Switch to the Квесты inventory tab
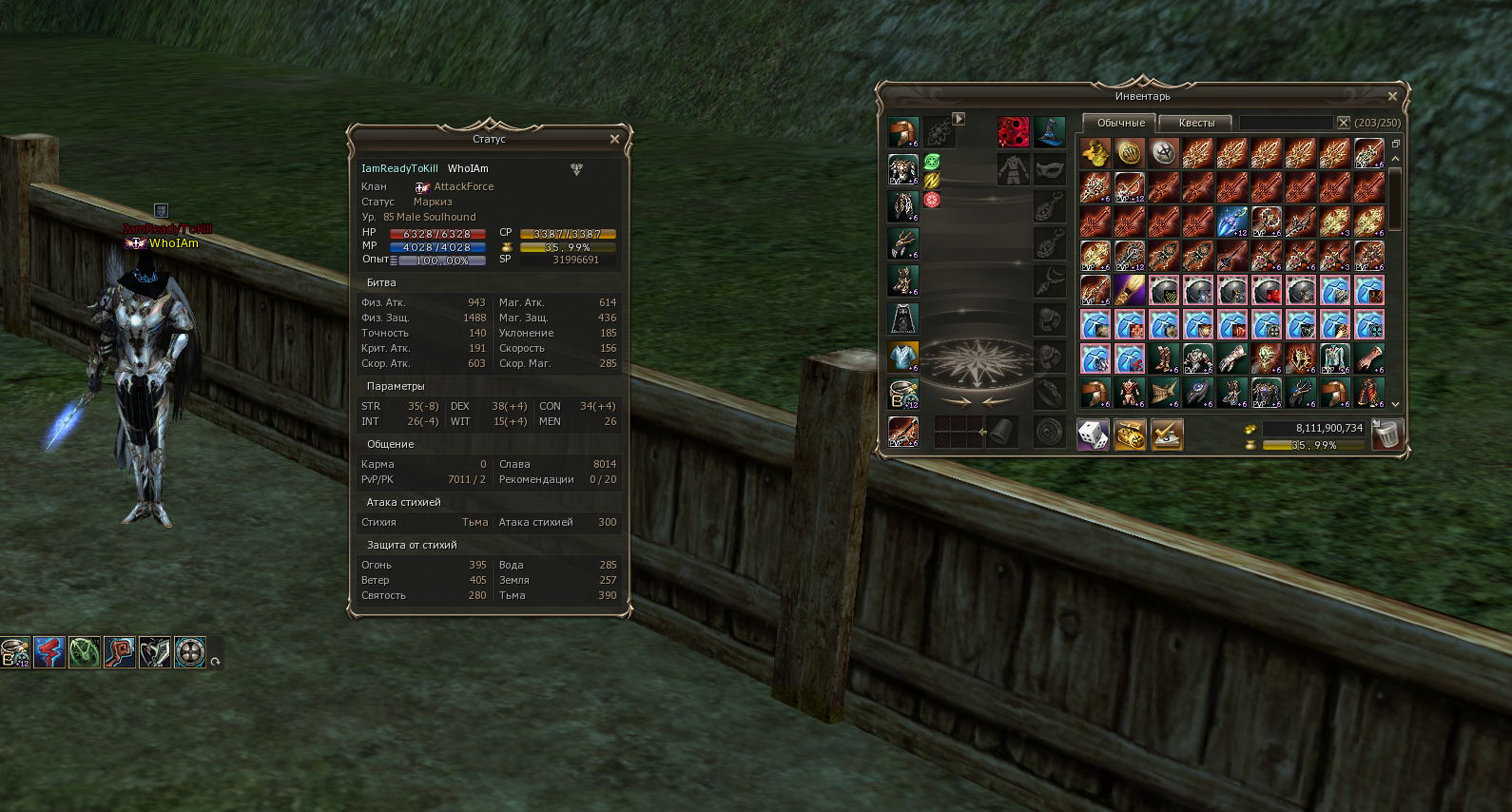The image size is (1512, 812). [x=1196, y=123]
